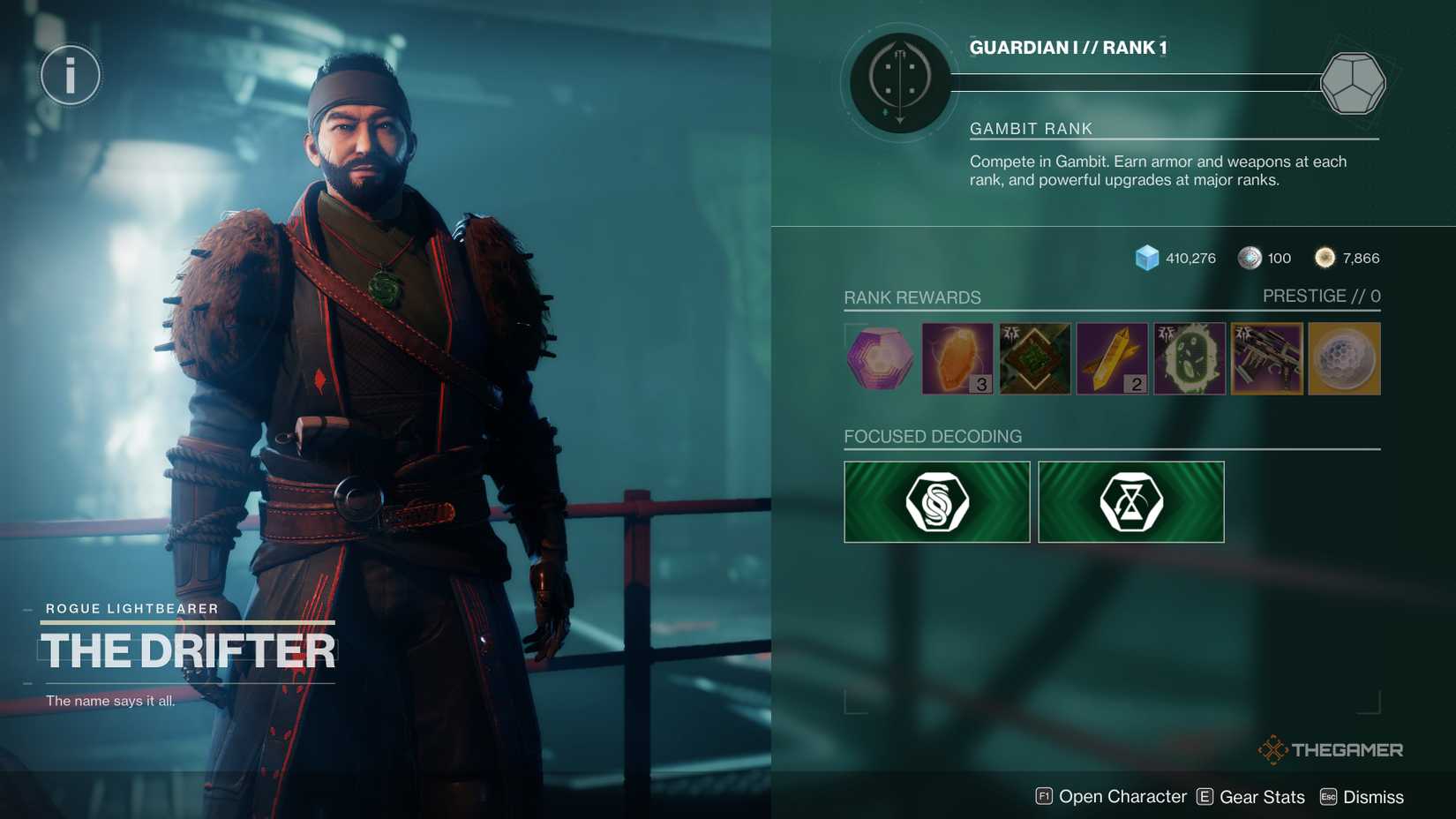Select the circular Gambit rank emblem
The height and width of the screenshot is (819, 1456).
(x=898, y=80)
